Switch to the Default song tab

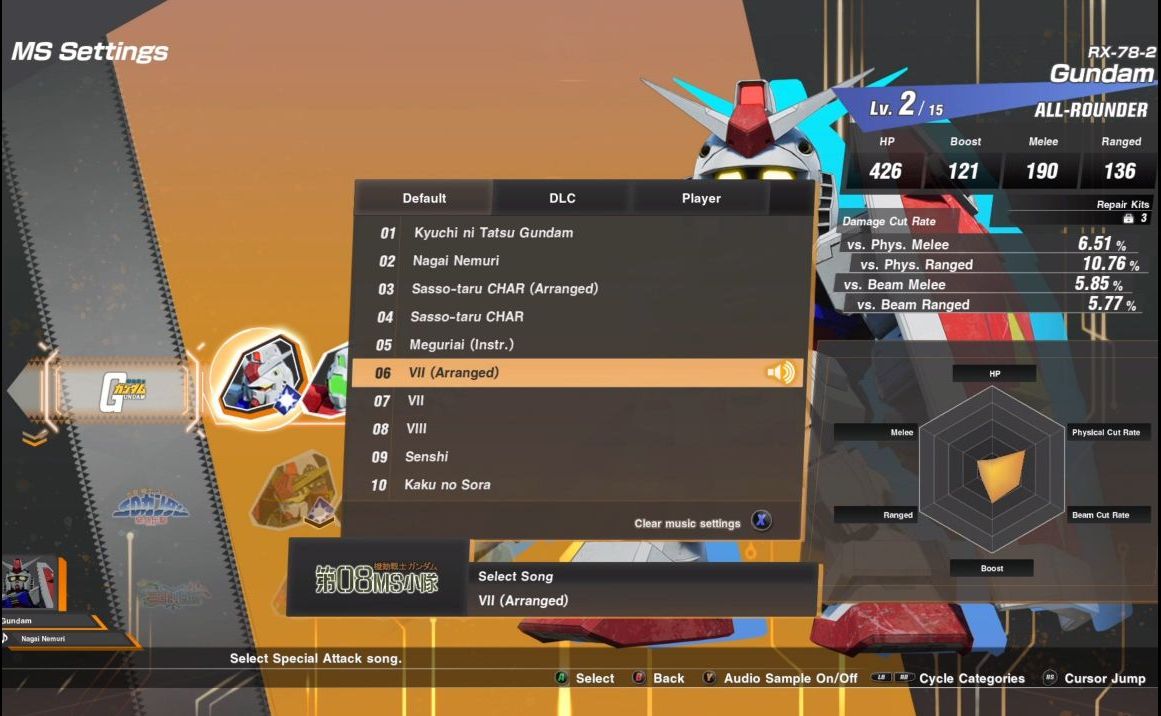pyautogui.click(x=424, y=198)
